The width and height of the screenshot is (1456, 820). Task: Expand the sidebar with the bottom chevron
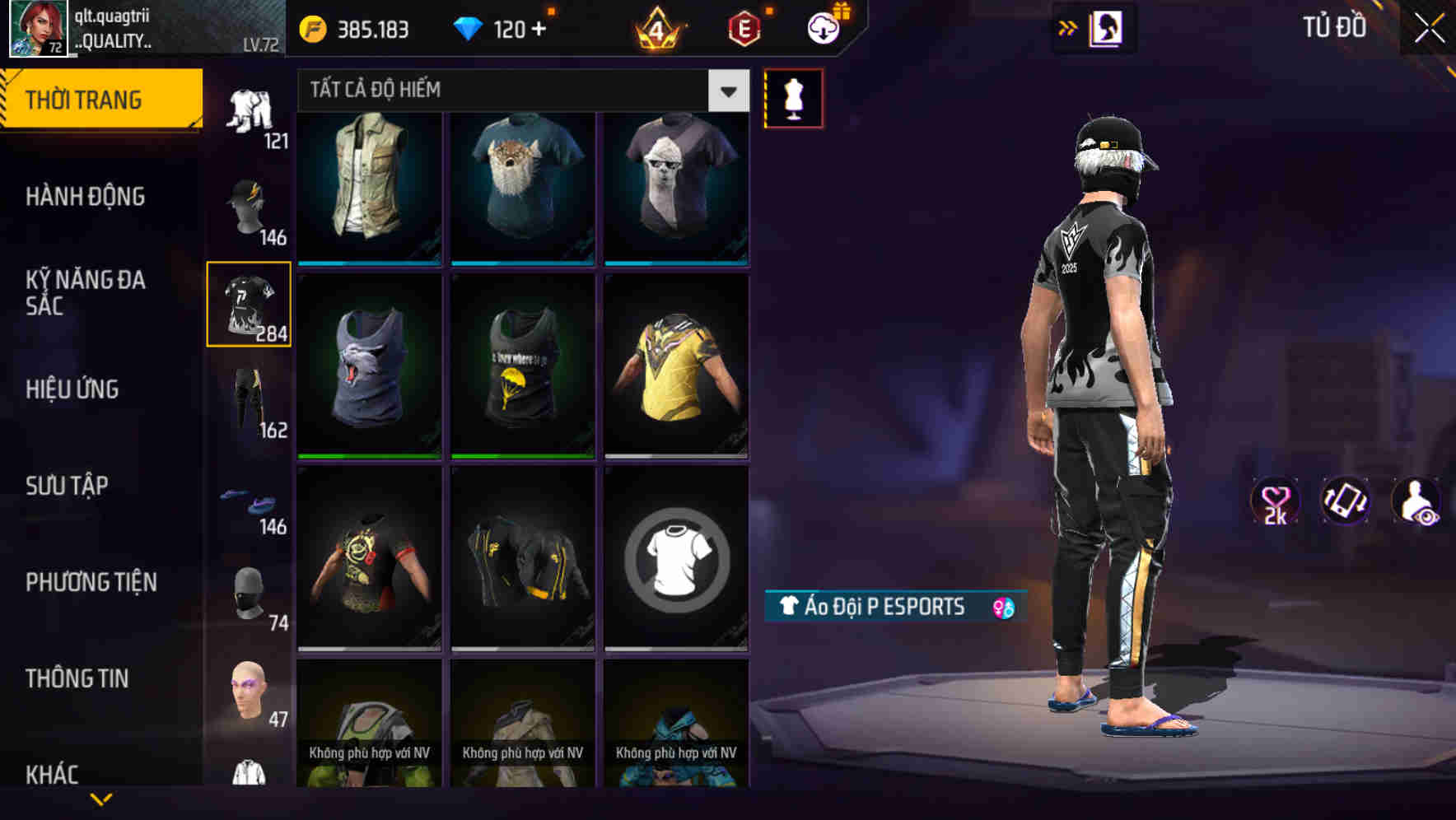click(103, 800)
